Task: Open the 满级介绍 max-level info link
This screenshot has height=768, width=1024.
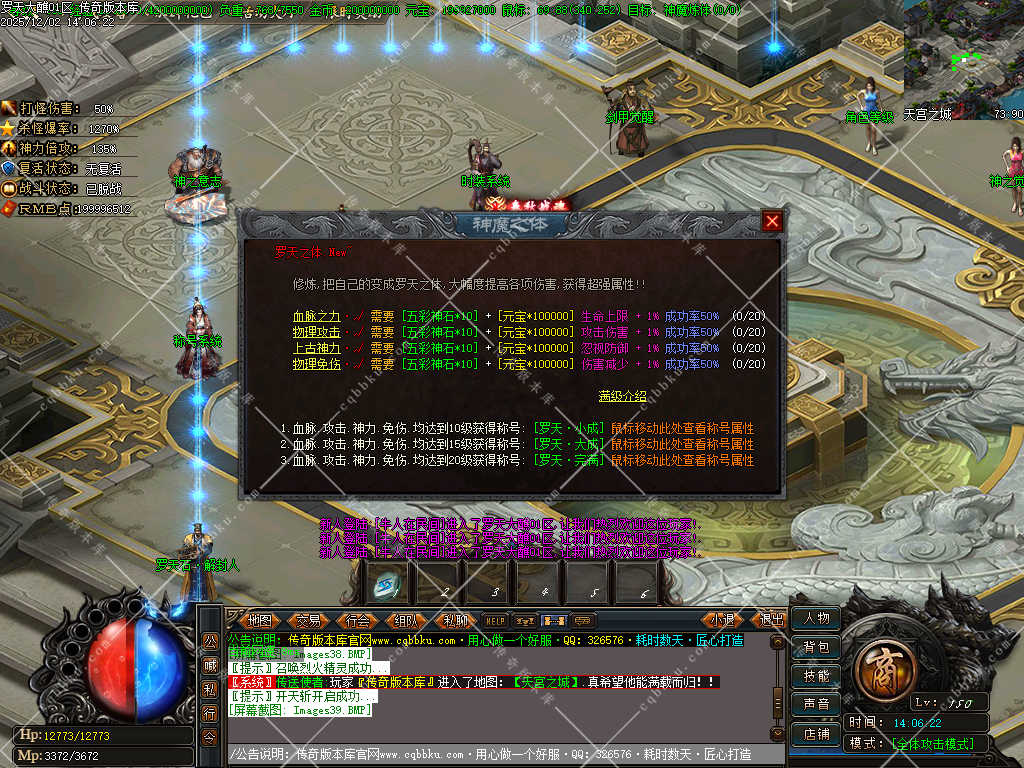Action: coord(622,396)
